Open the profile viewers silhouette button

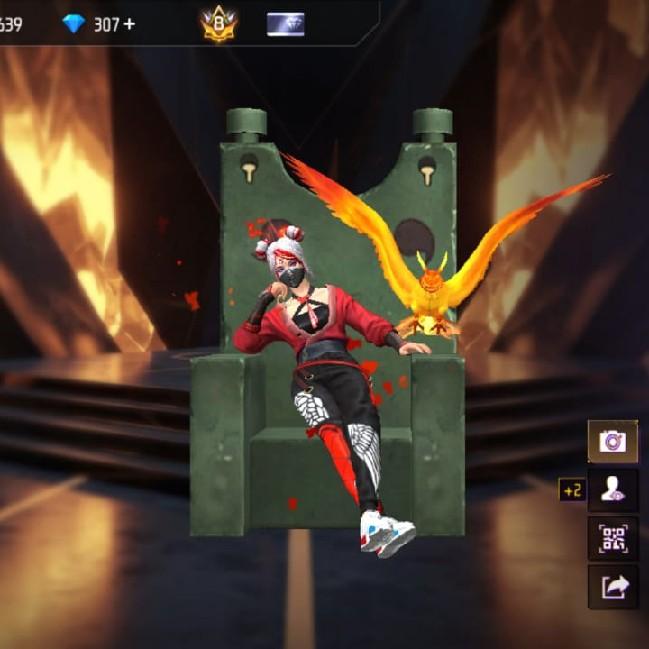pyautogui.click(x=612, y=491)
